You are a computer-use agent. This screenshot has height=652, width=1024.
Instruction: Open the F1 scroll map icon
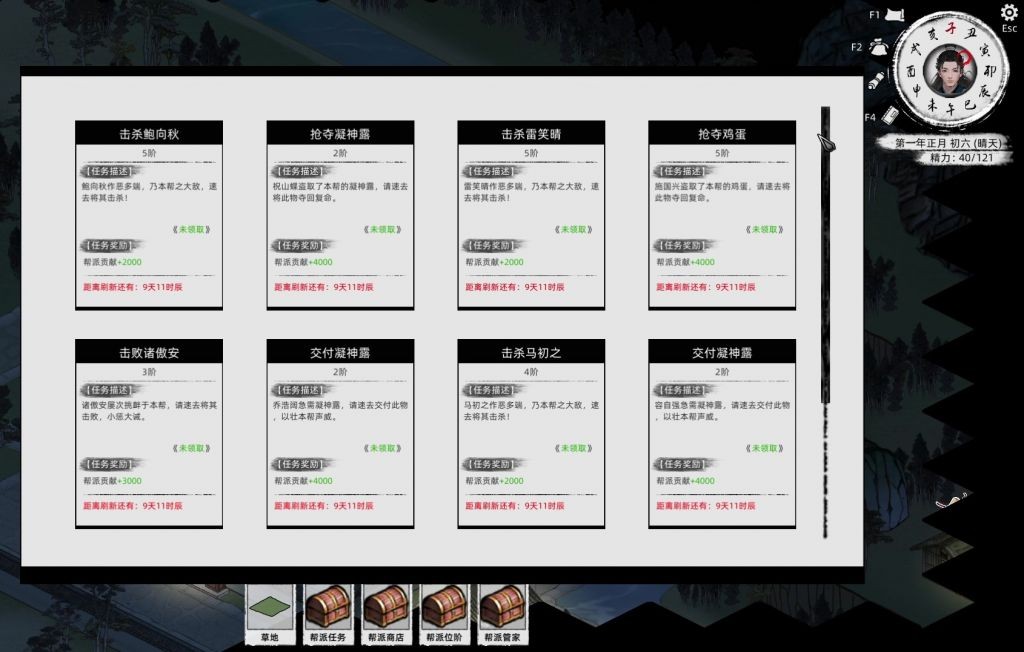click(896, 14)
